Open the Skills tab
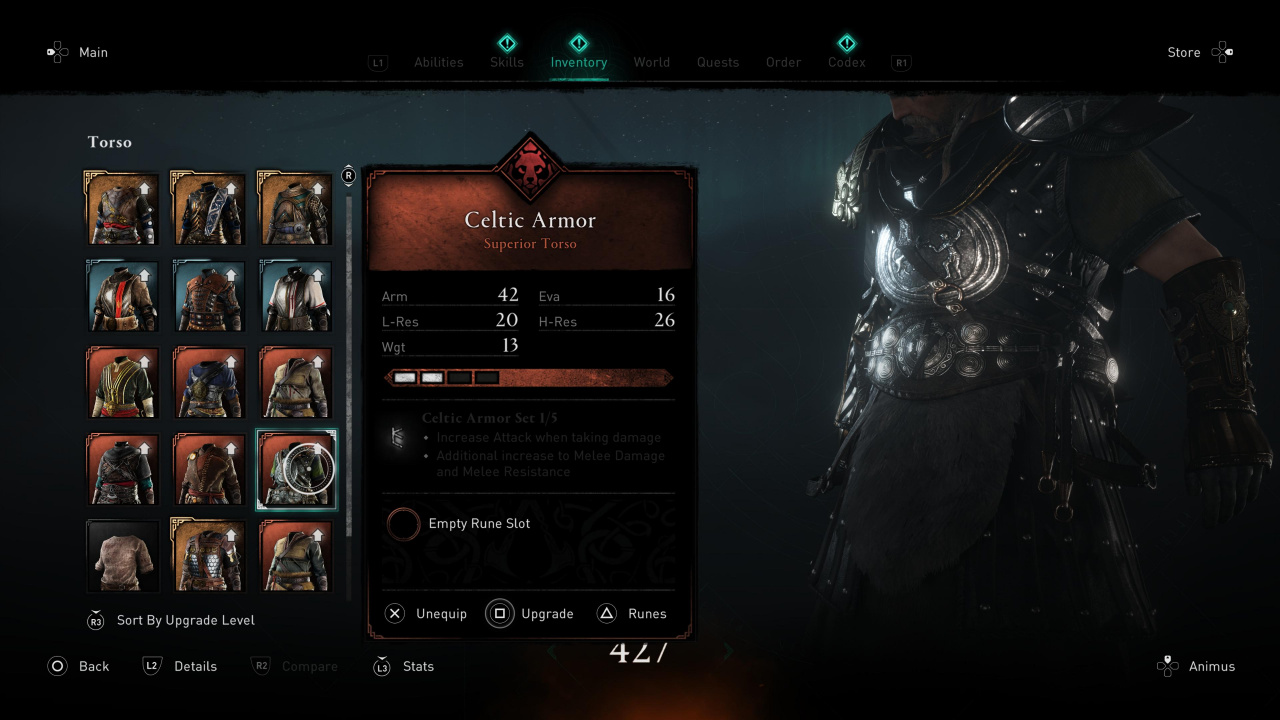The width and height of the screenshot is (1280, 720). tap(507, 62)
